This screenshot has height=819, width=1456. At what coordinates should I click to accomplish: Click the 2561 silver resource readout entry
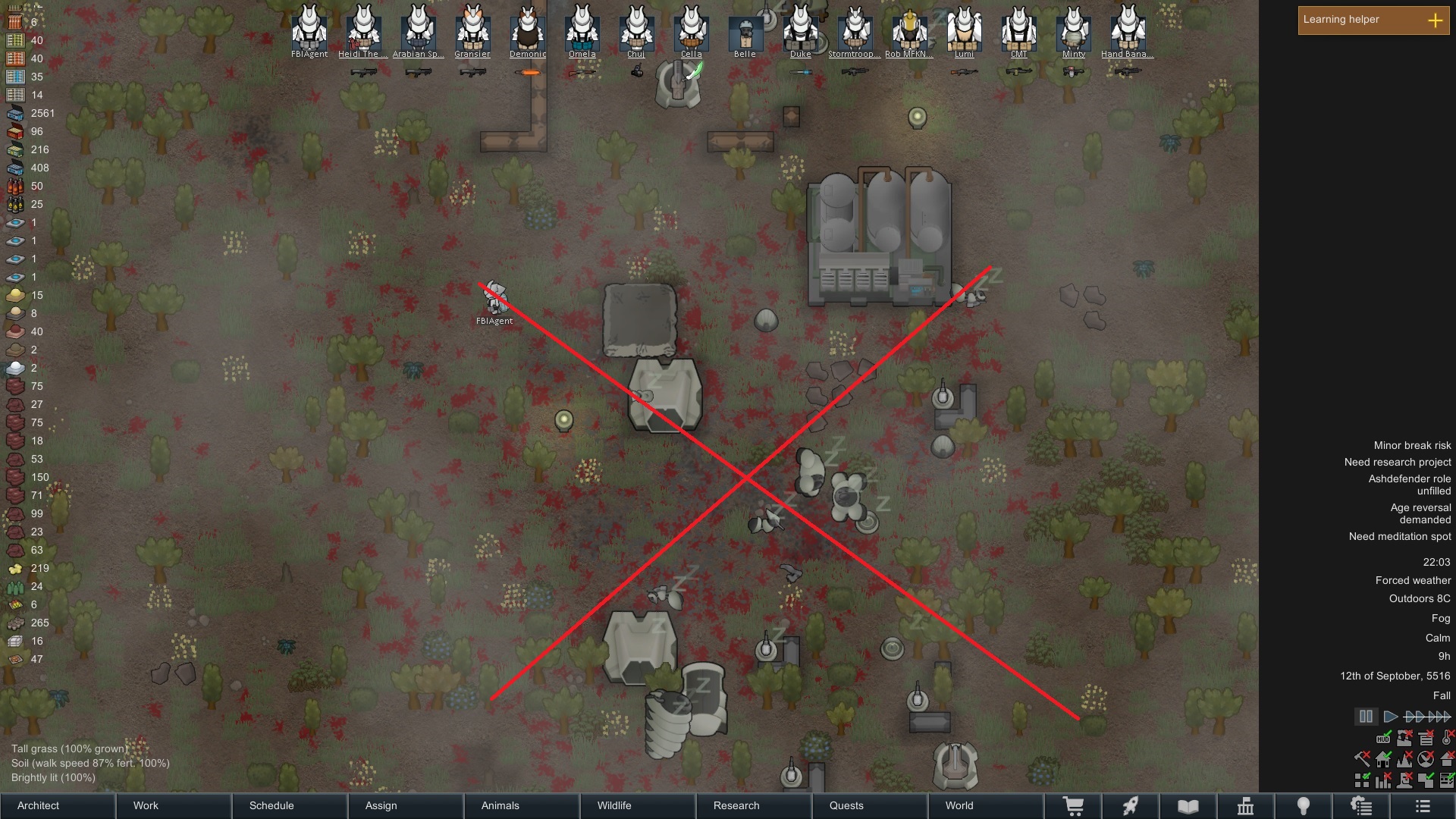32,113
